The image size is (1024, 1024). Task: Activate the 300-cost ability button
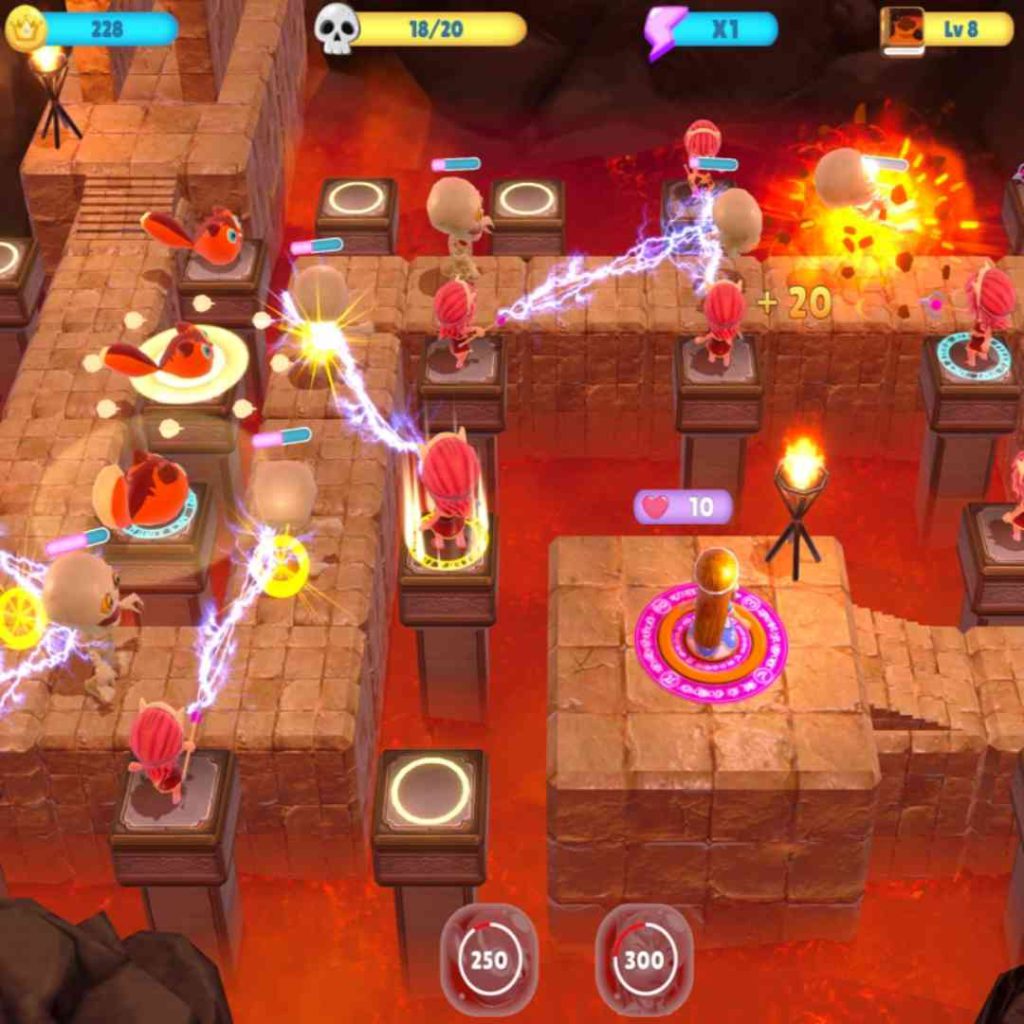[643, 959]
